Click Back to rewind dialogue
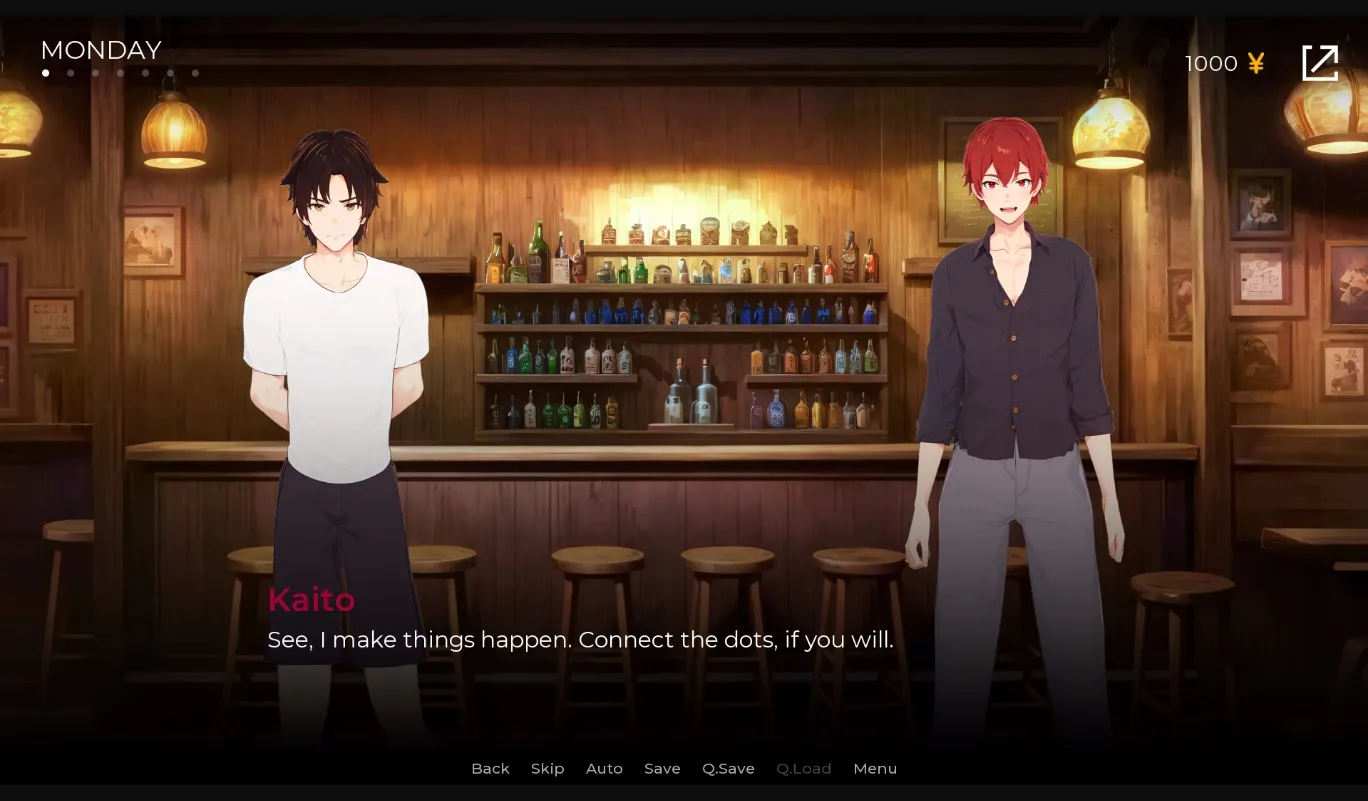 pos(490,768)
